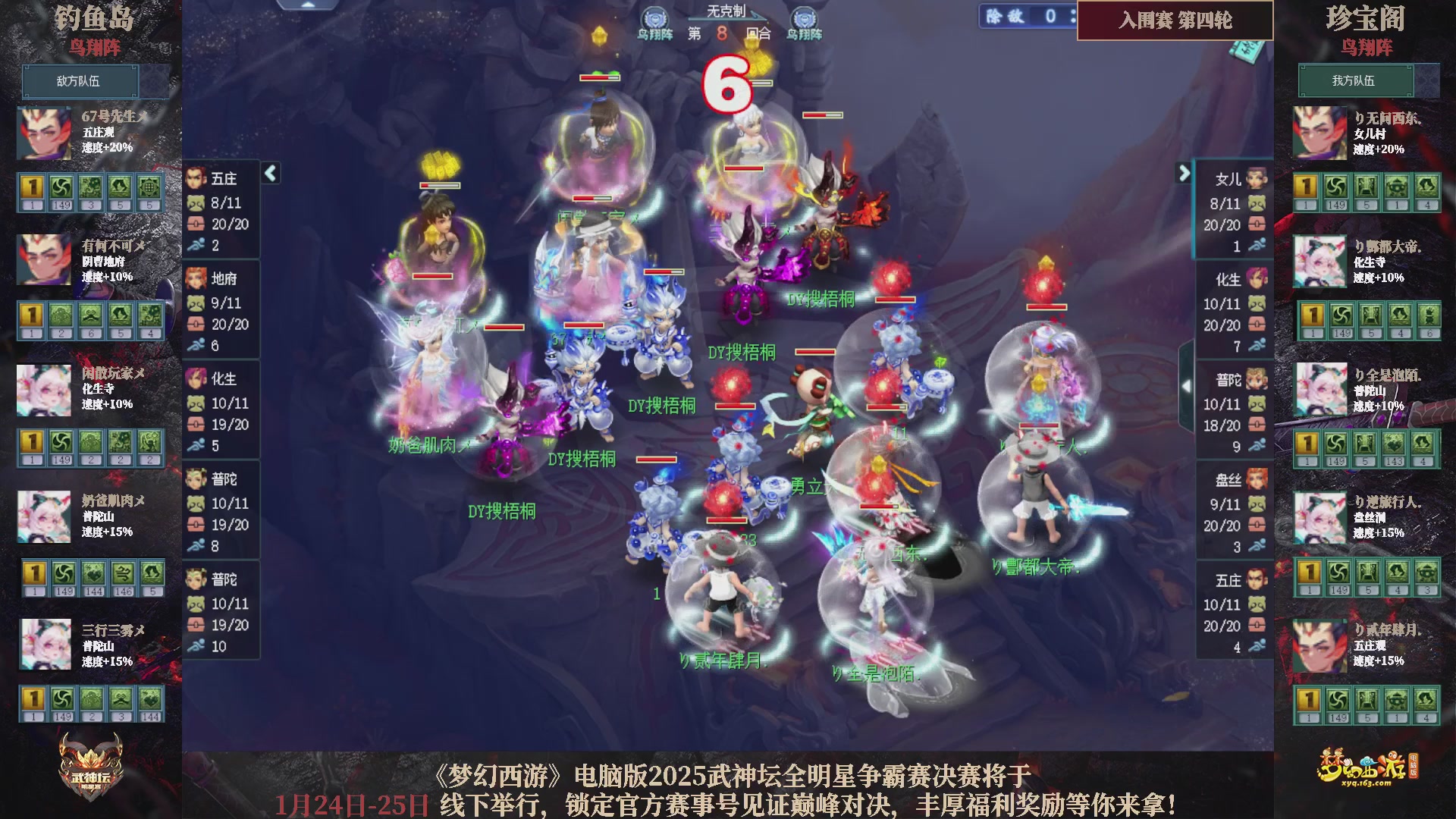Toggle the 我方队伍 ally team display
This screenshot has width=1456, height=819.
[1357, 81]
